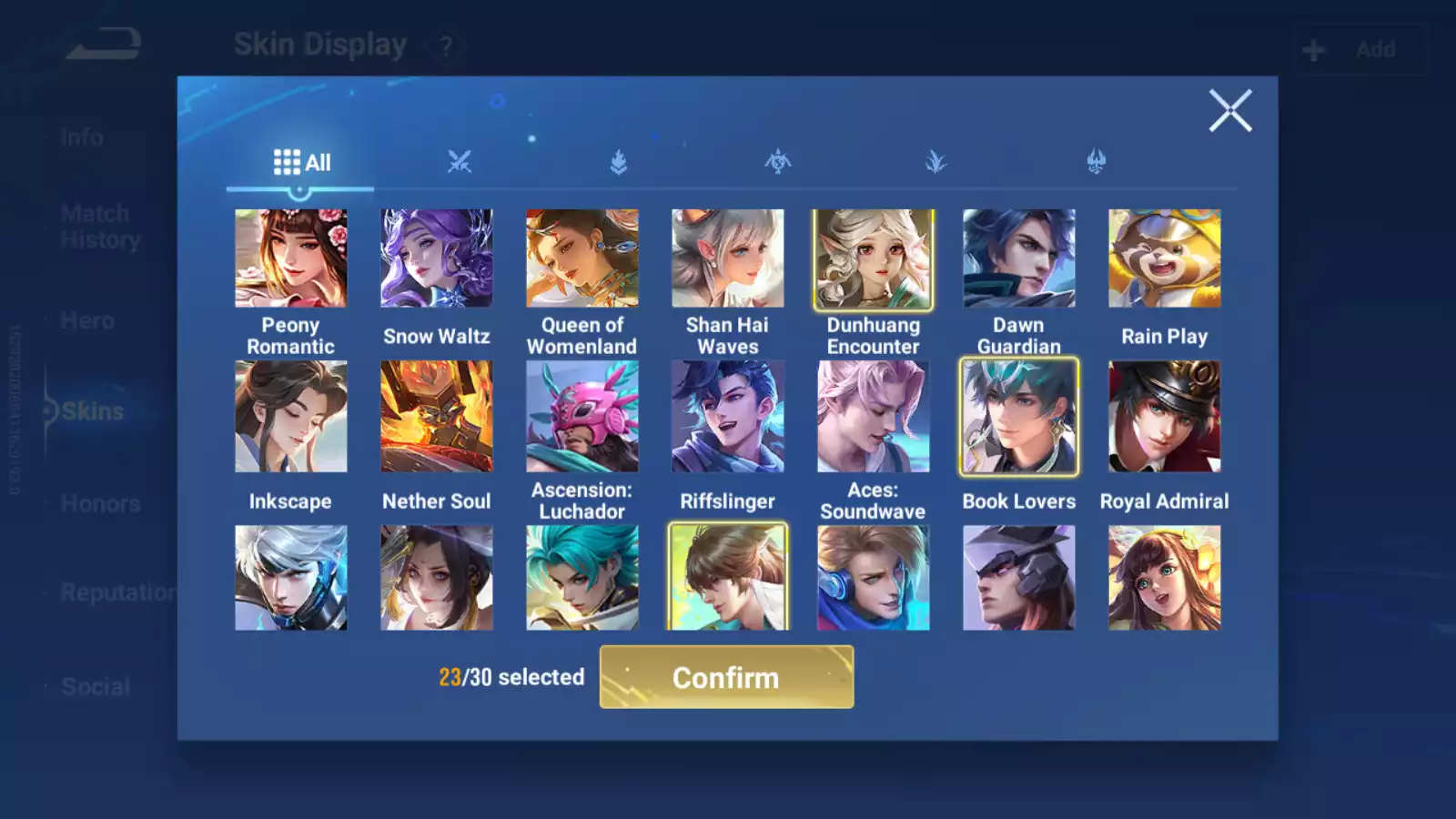Select the Peony Romantic skin
This screenshot has width=1456, height=819.
pos(290,258)
